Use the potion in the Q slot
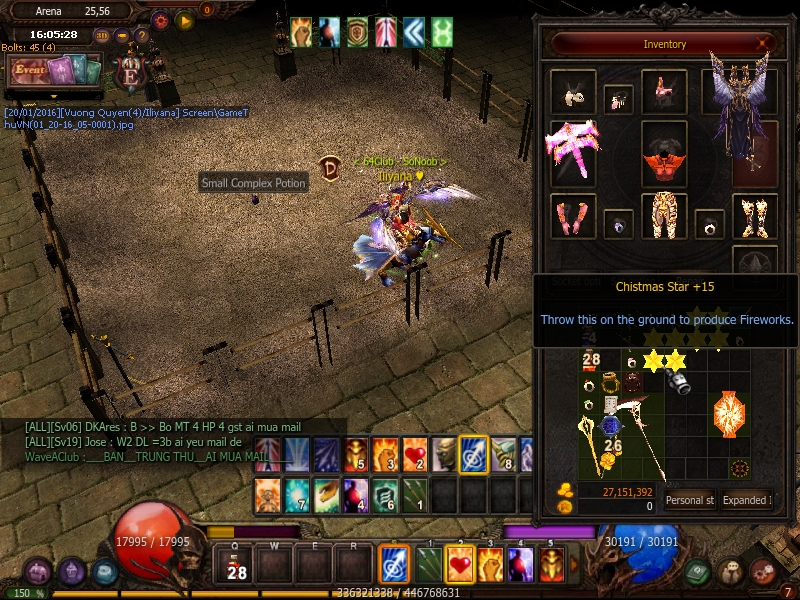The height and width of the screenshot is (600, 800). click(x=236, y=566)
